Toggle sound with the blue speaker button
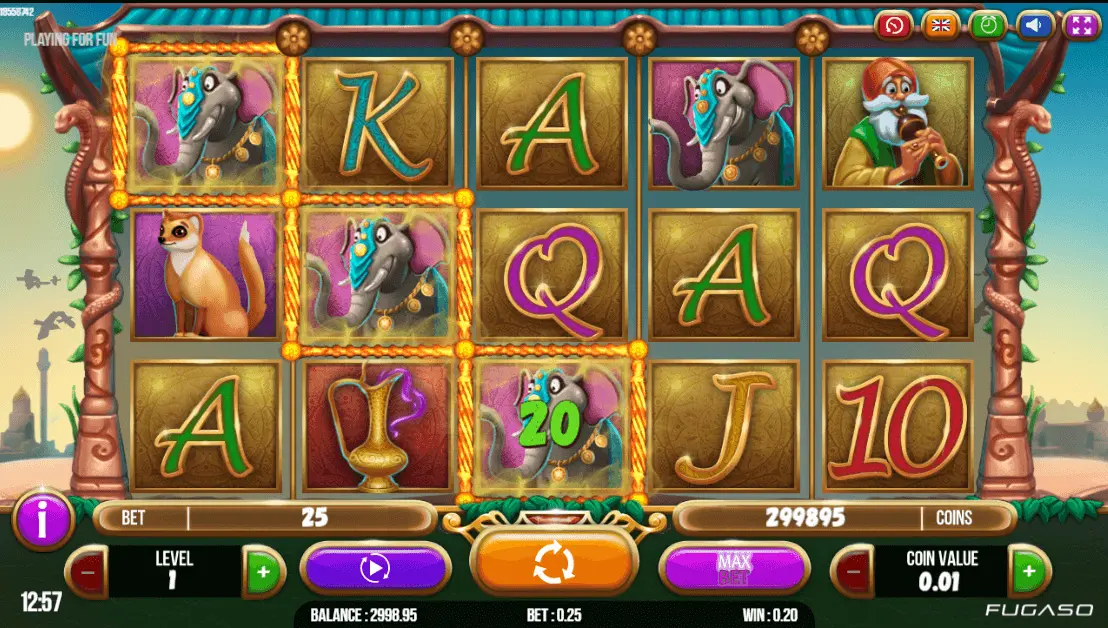This screenshot has height=628, width=1108. click(1035, 25)
